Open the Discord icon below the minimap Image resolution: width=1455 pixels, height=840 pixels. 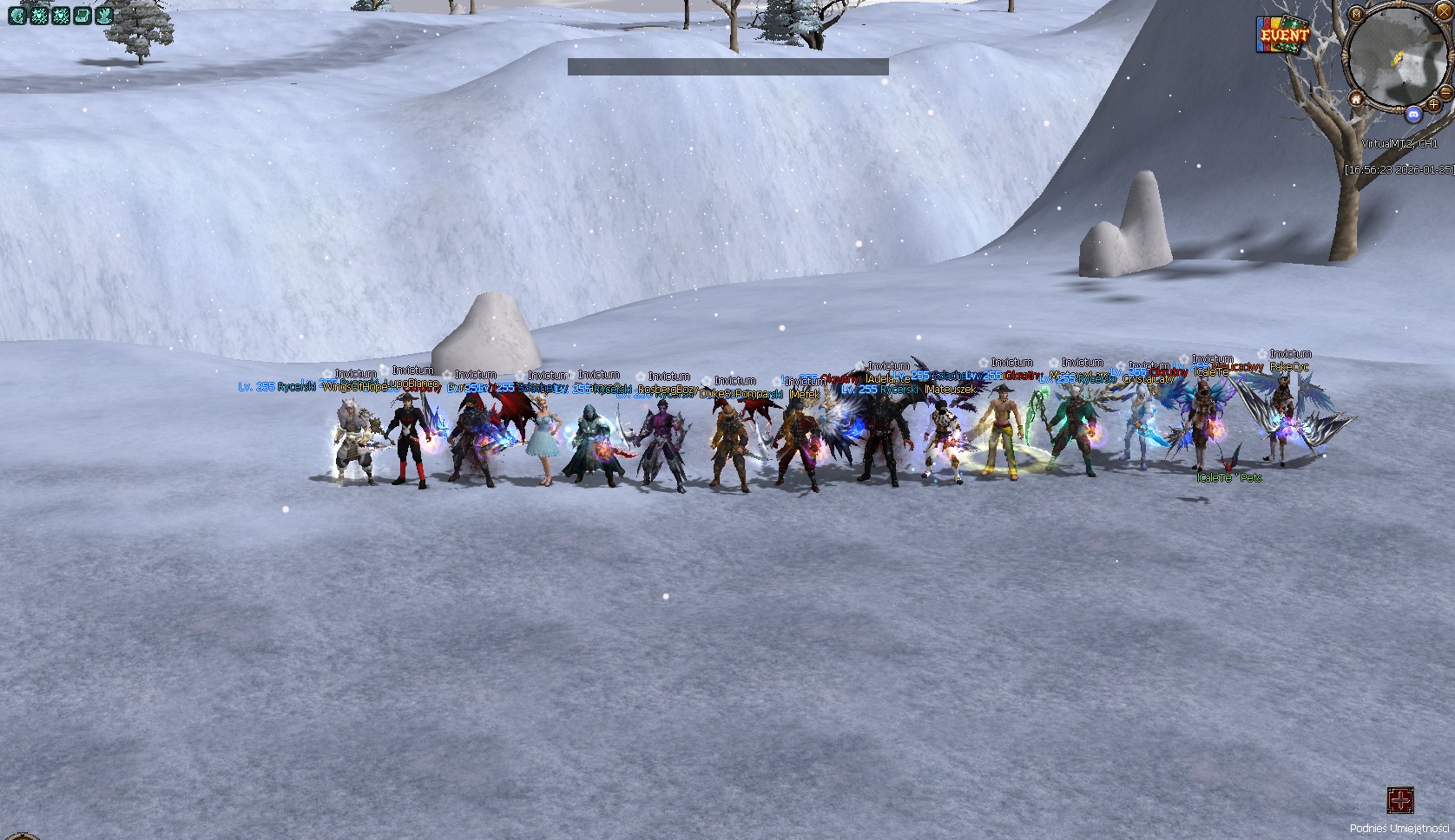click(1414, 114)
